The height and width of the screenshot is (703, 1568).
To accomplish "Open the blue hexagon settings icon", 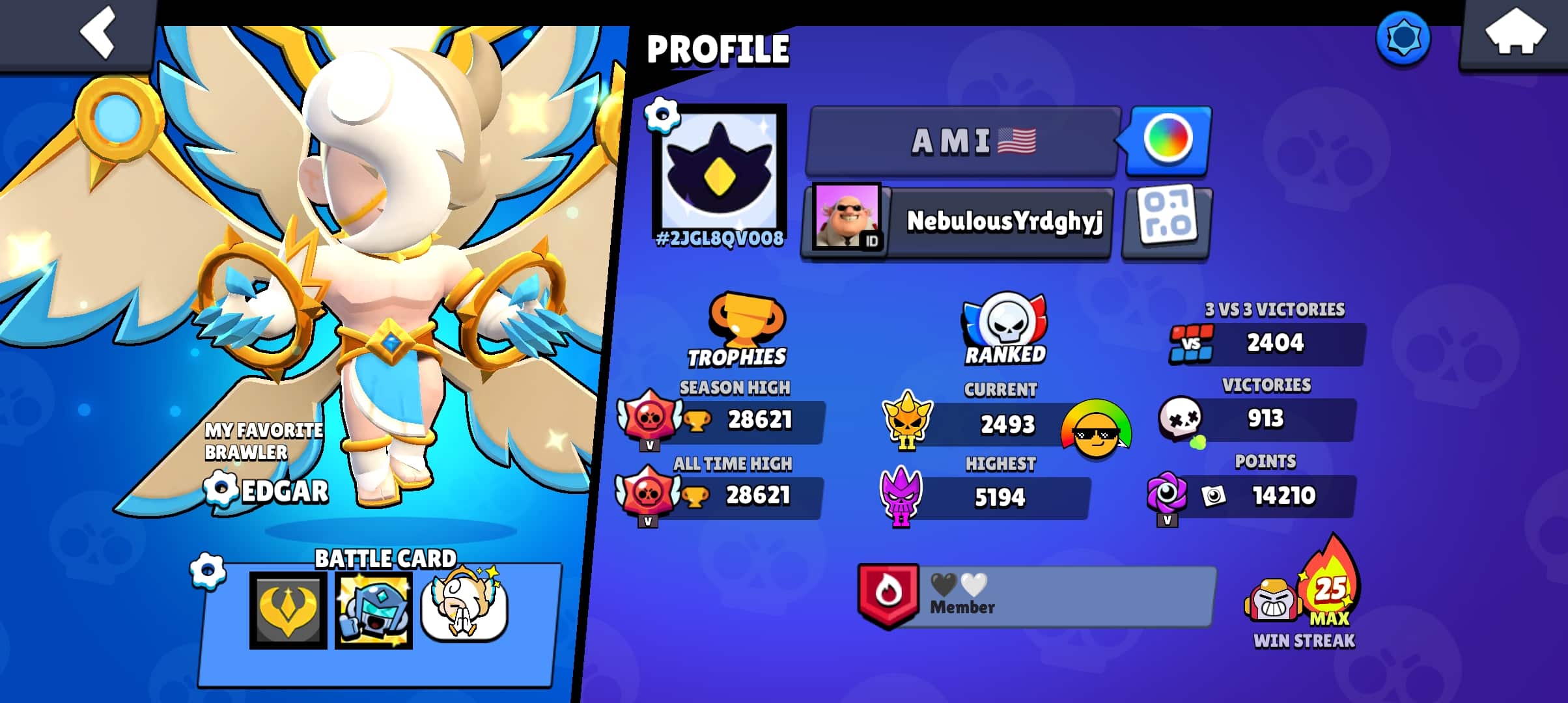I will tap(1403, 38).
